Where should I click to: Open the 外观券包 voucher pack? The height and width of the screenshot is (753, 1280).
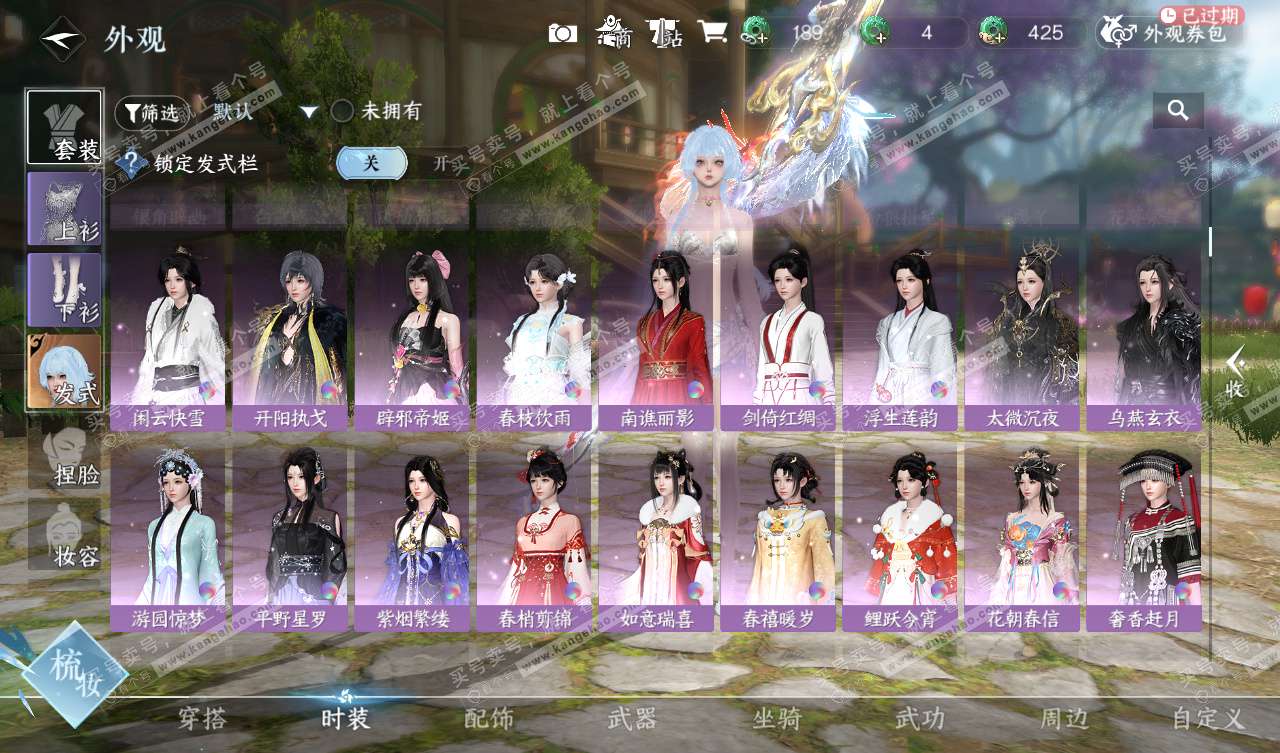[1171, 33]
